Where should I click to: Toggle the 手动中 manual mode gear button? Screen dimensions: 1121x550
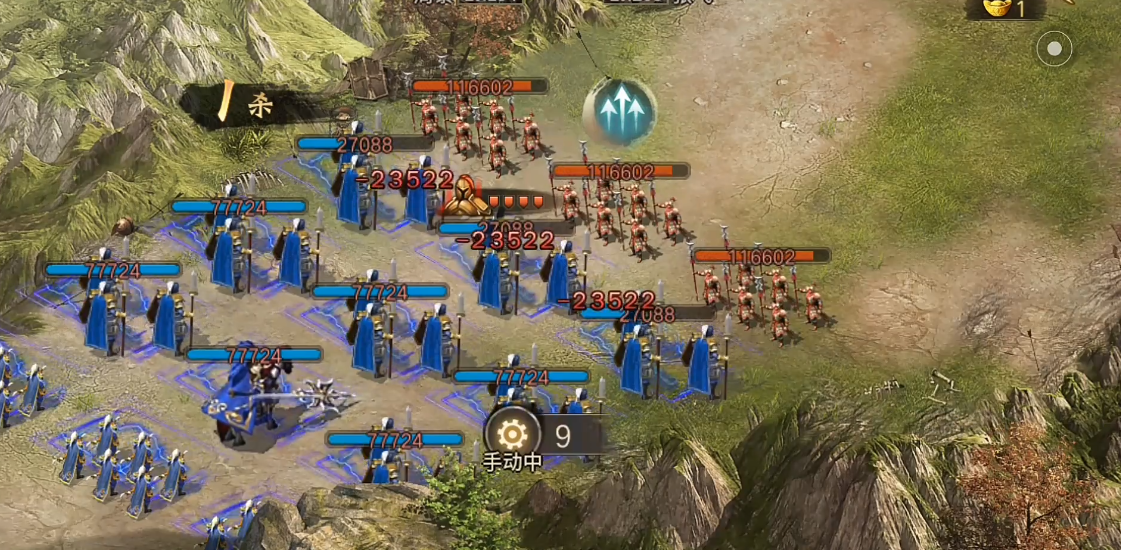click(513, 435)
